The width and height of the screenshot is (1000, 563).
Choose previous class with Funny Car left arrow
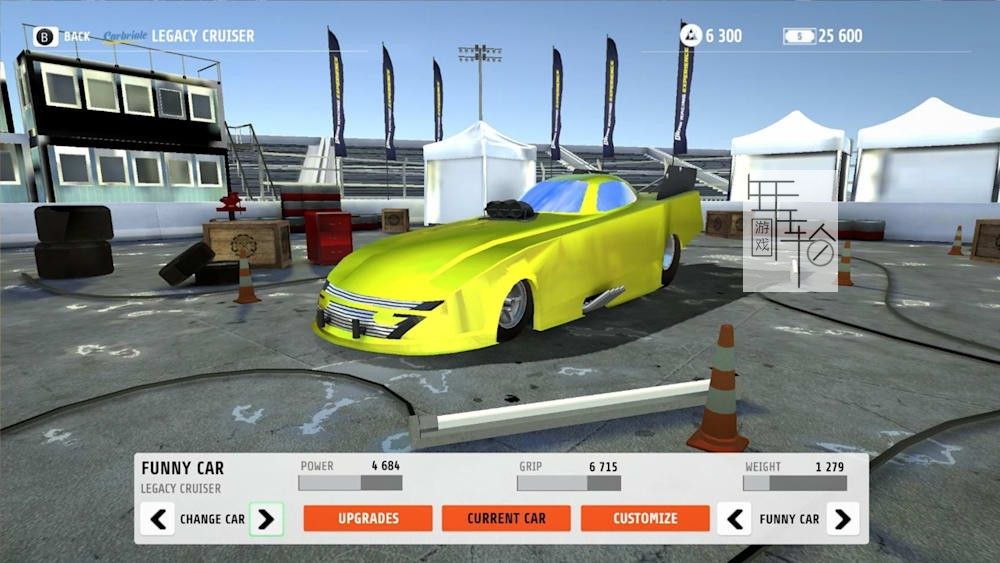click(734, 519)
